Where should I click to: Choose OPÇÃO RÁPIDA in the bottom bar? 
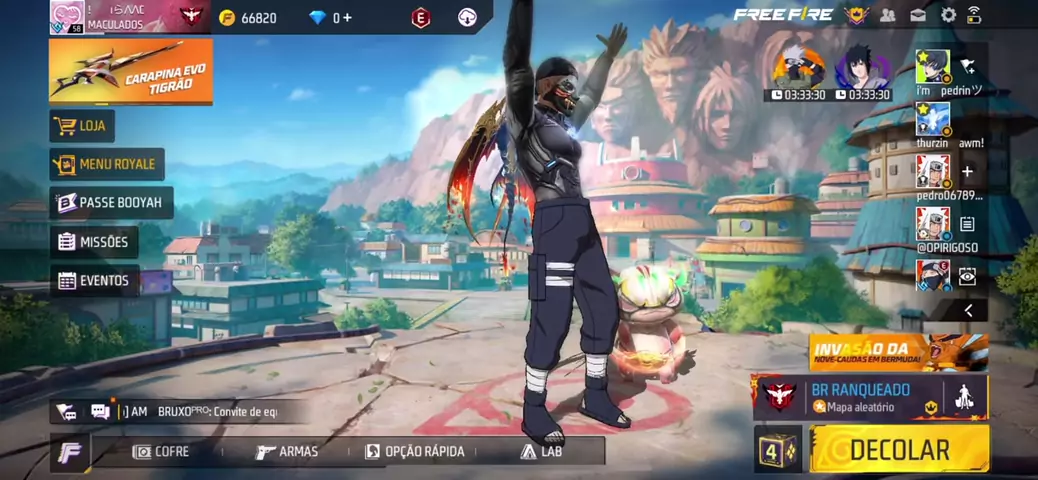(x=414, y=452)
